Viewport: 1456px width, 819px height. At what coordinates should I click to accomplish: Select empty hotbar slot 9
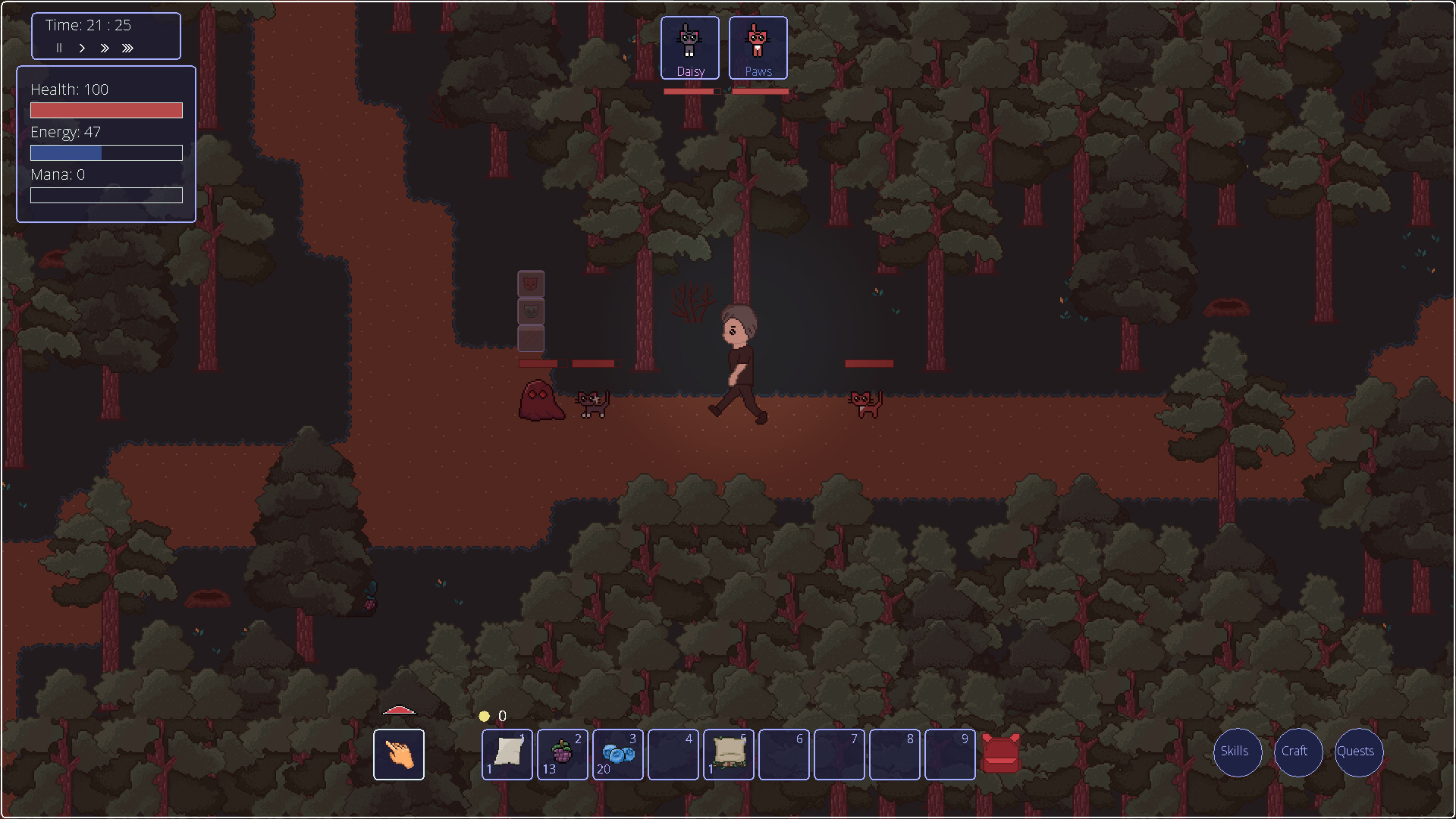(949, 754)
